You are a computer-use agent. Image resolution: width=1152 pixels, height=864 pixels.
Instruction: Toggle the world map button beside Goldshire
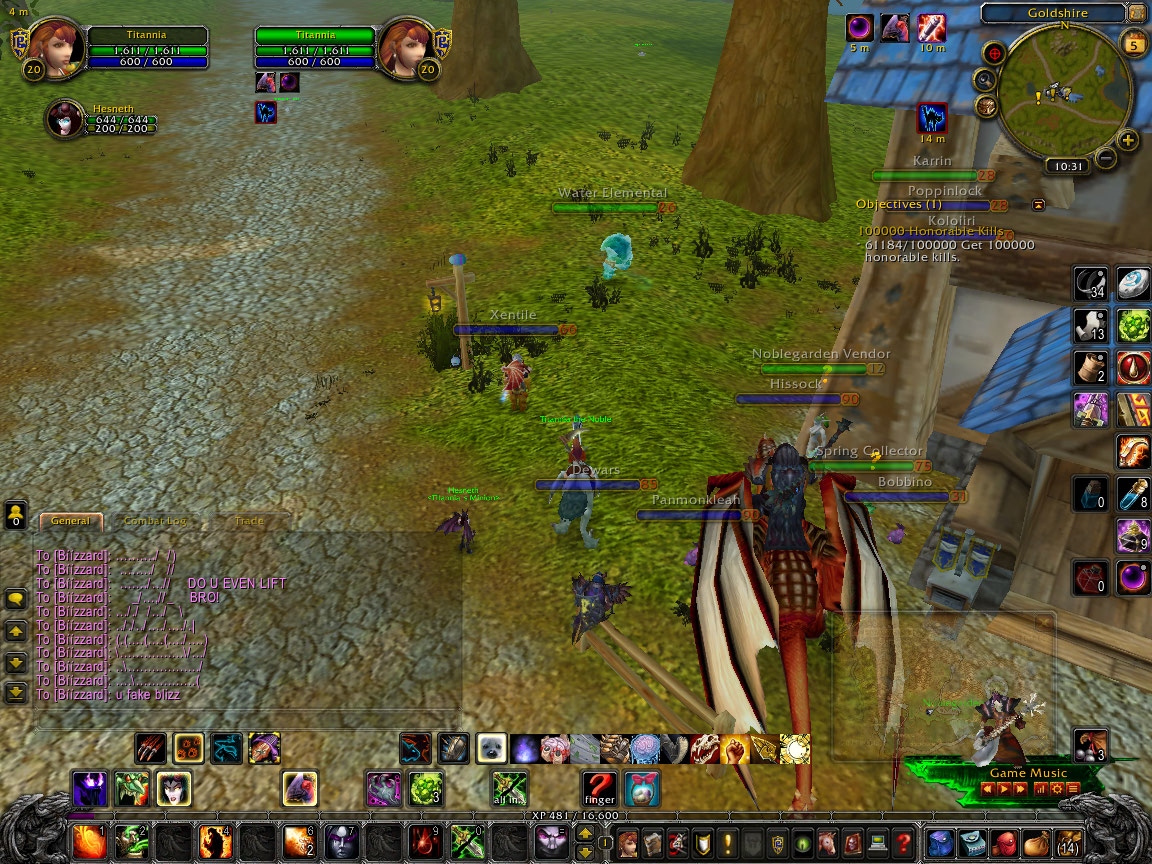click(x=1136, y=13)
